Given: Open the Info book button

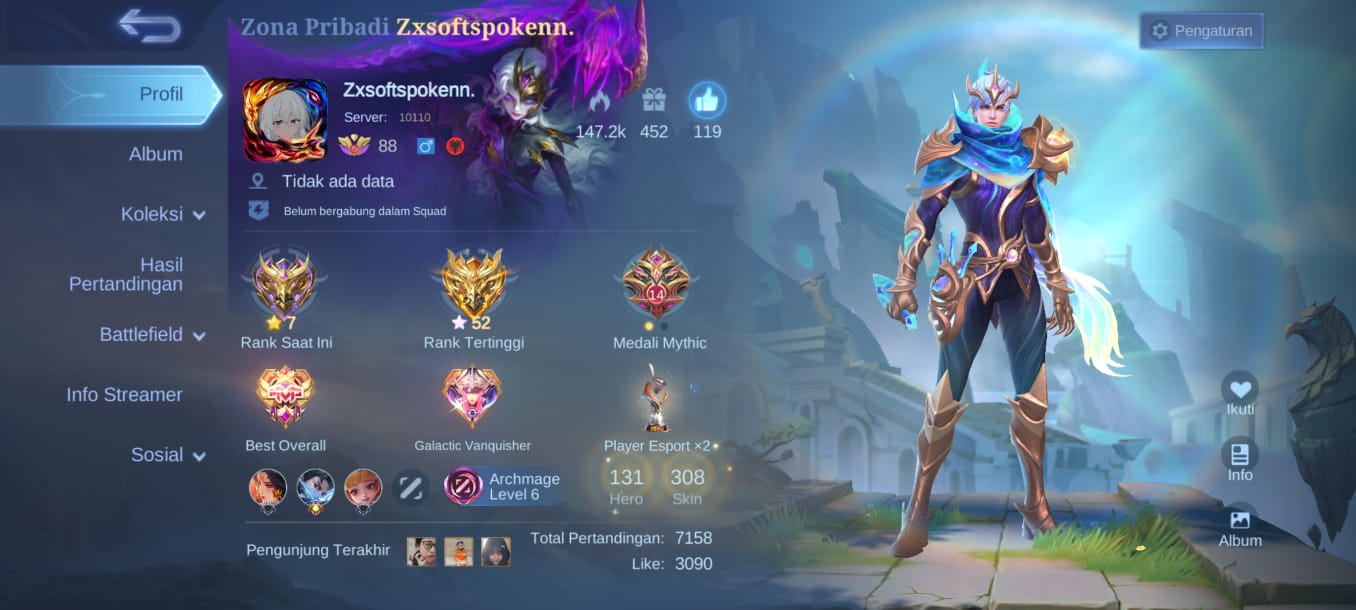Looking at the screenshot, I should coord(1240,455).
